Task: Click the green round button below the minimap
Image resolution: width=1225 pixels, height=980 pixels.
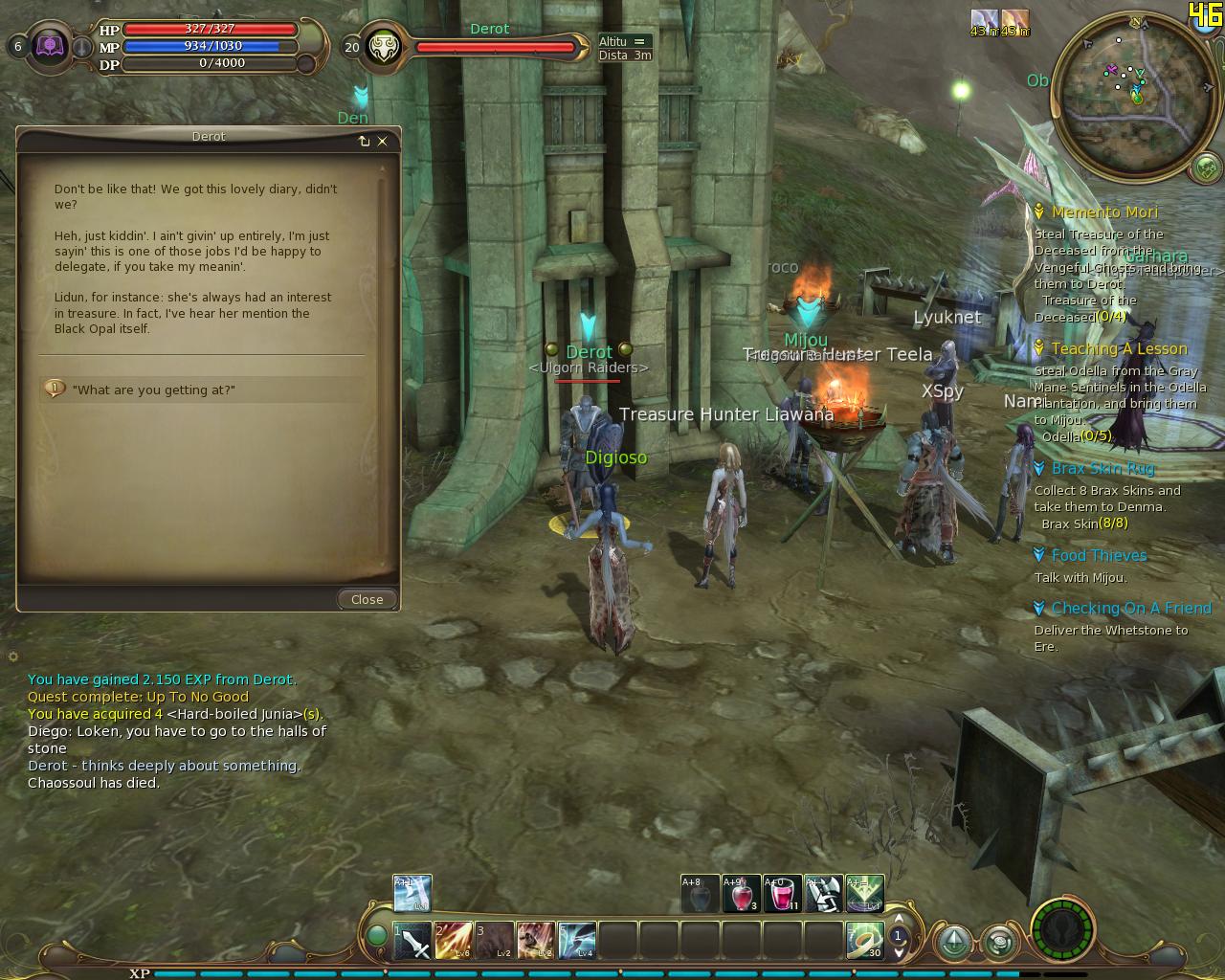Action: (x=1206, y=169)
